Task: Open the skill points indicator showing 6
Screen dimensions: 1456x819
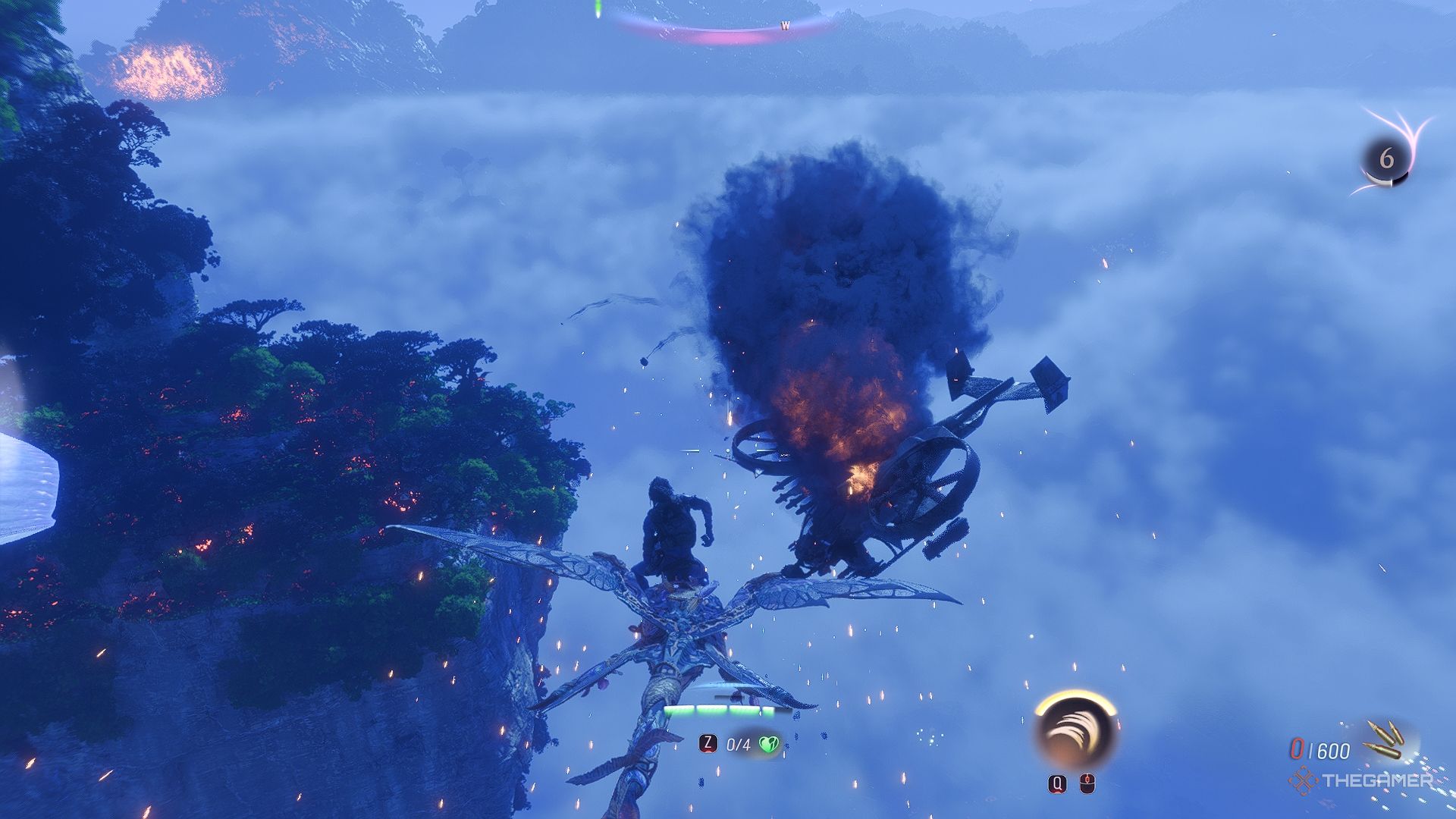Action: 1386,158
